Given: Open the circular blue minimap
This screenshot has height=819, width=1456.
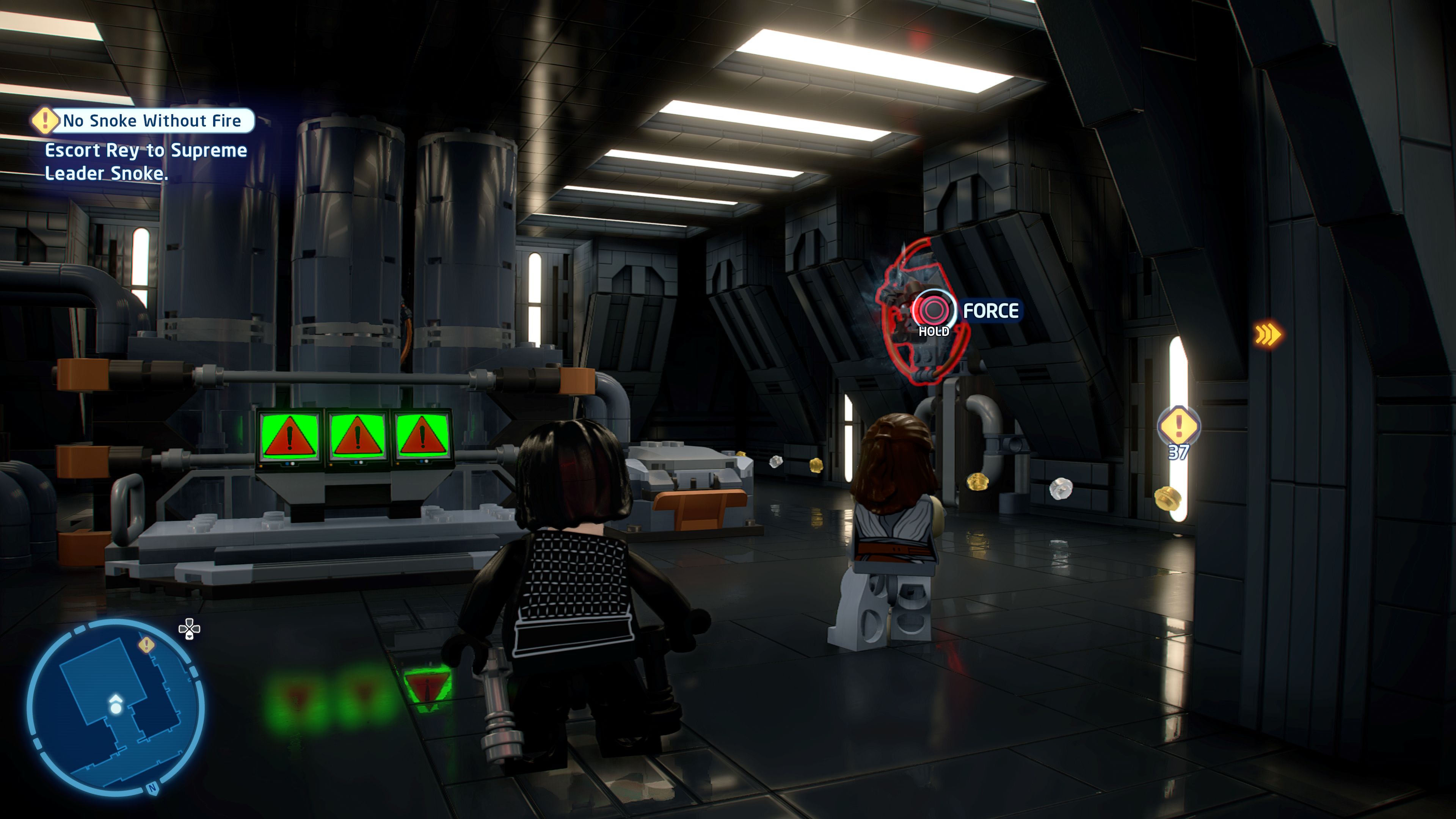Looking at the screenshot, I should 115,706.
